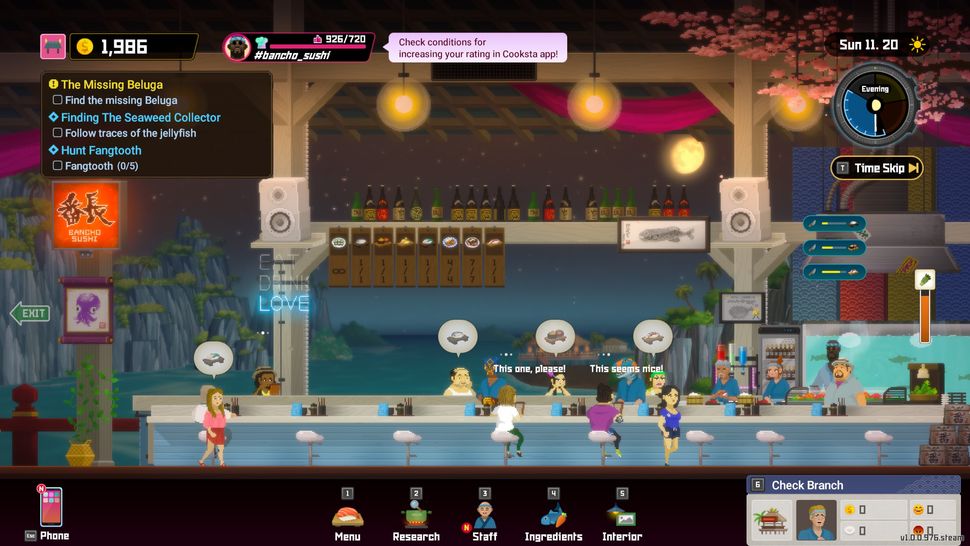This screenshot has width=970, height=546.
Task: Click the Evening clock dial
Action: tap(875, 105)
